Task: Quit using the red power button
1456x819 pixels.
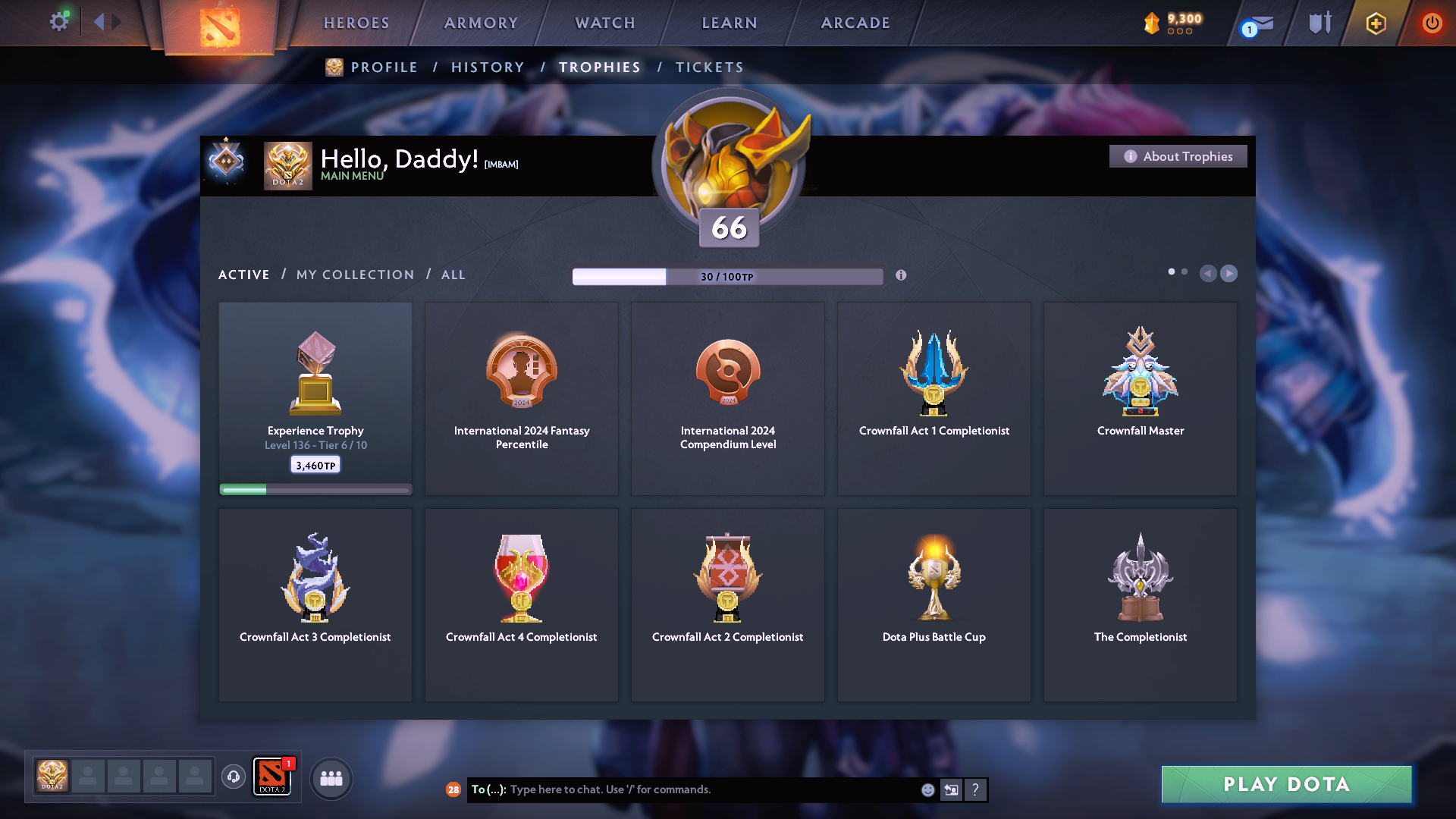Action: [1432, 23]
